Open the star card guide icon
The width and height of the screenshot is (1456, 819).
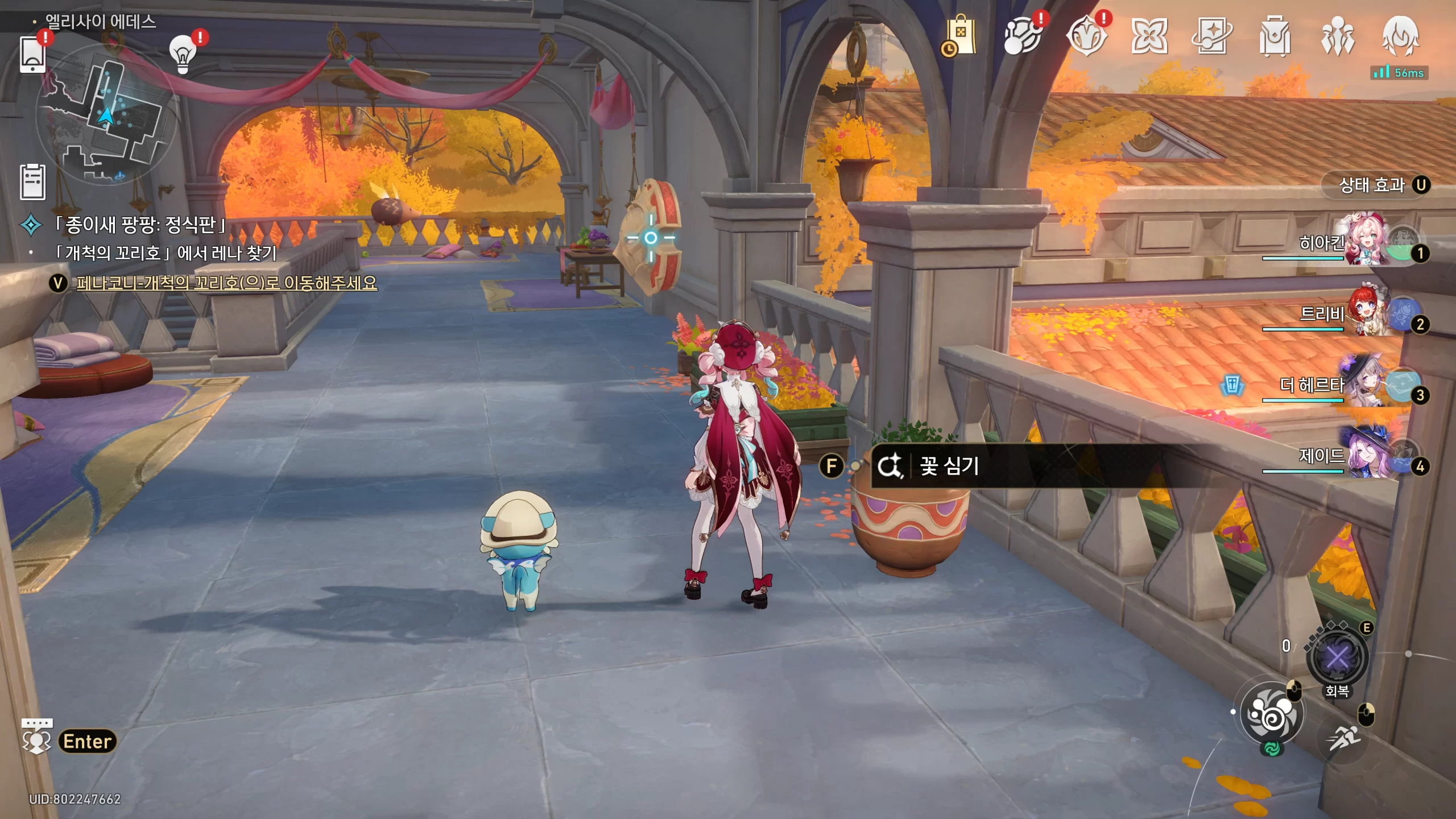1211,37
